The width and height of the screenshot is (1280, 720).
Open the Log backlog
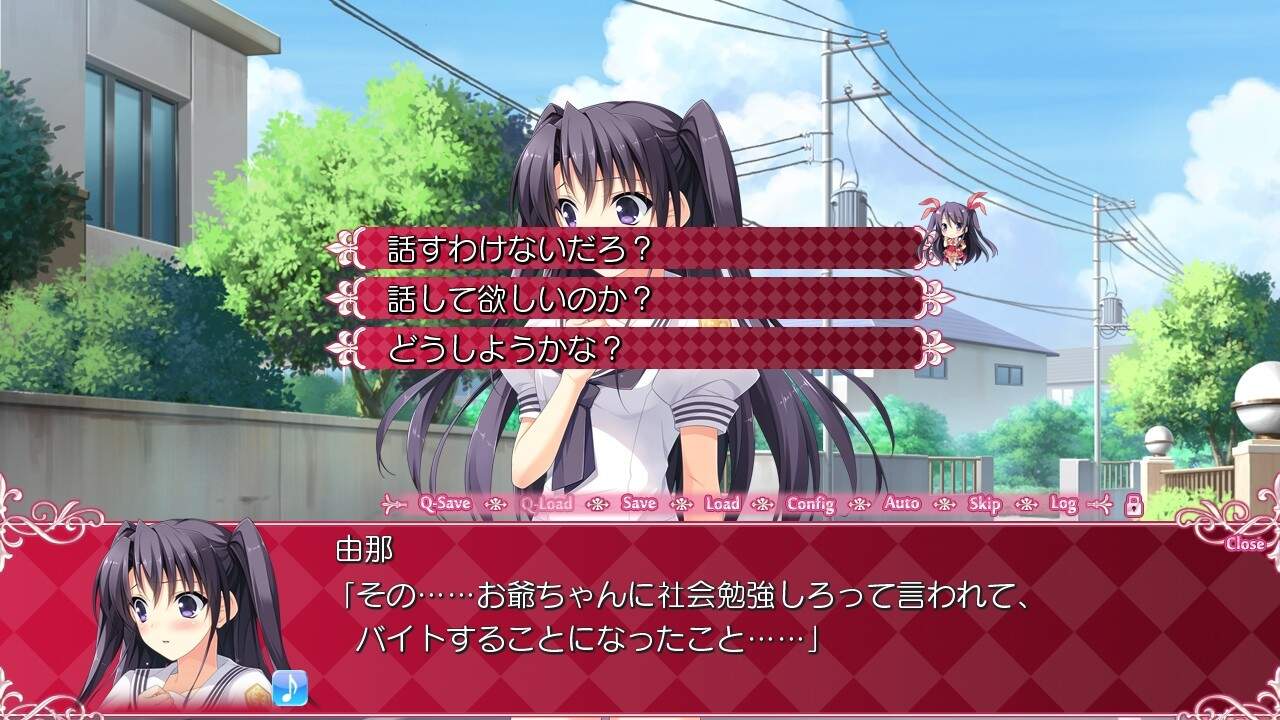(1064, 504)
